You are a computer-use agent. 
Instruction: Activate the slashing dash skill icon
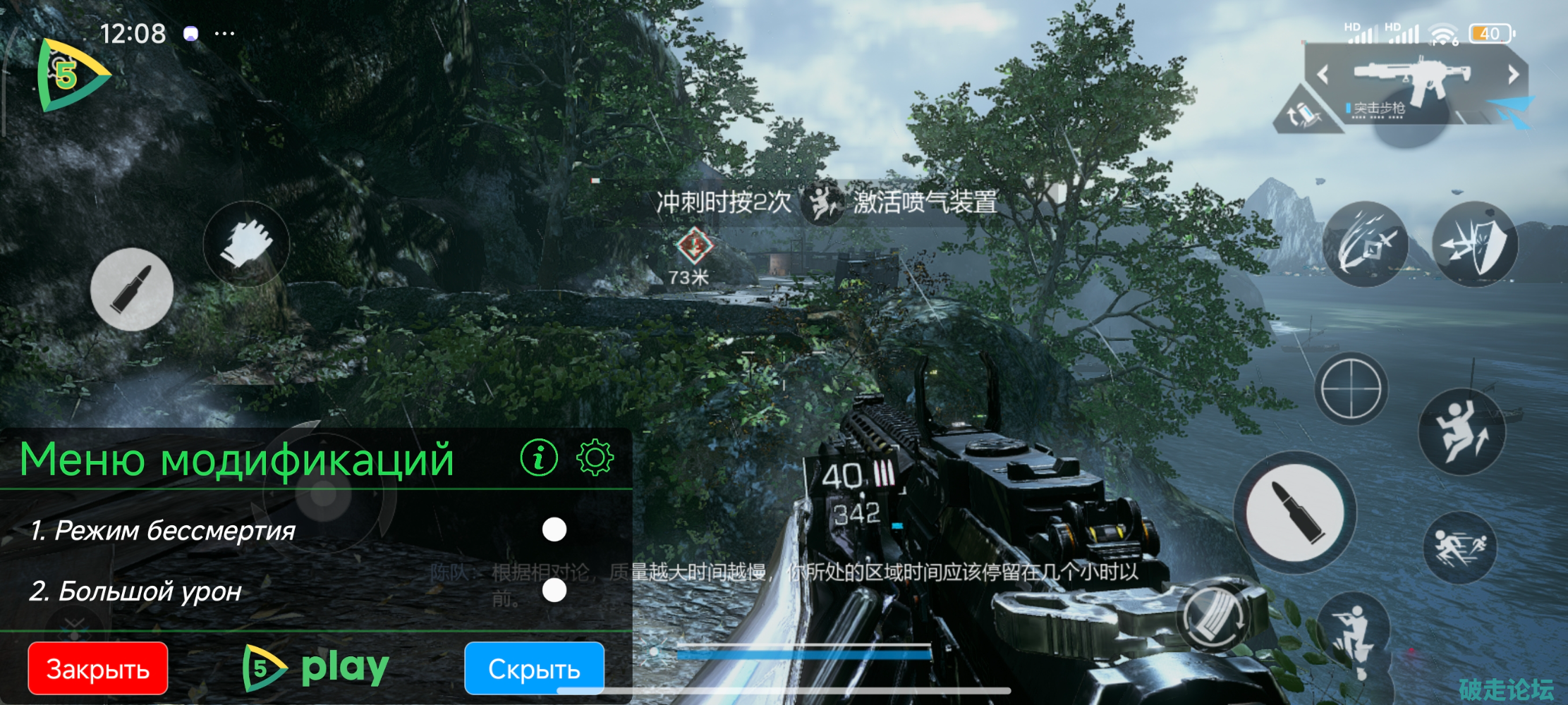(1365, 244)
